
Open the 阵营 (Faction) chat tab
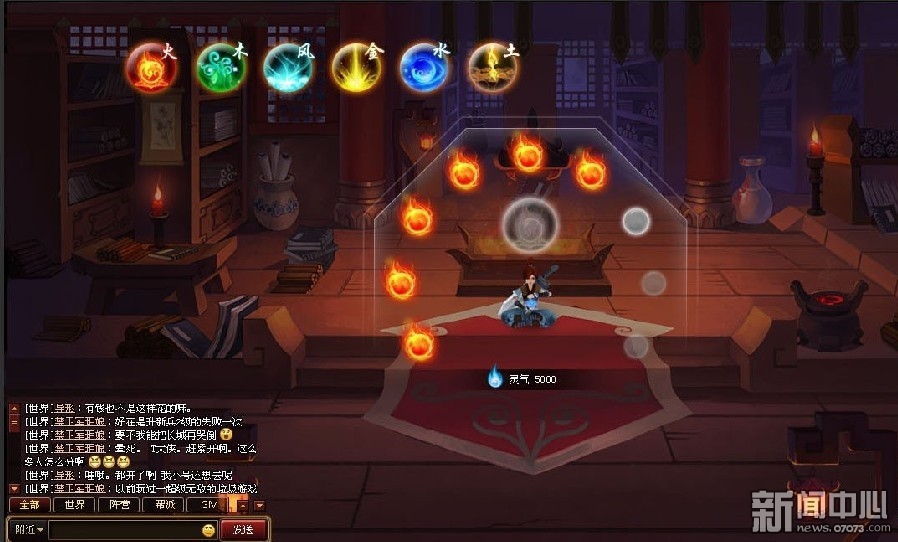coord(121,505)
